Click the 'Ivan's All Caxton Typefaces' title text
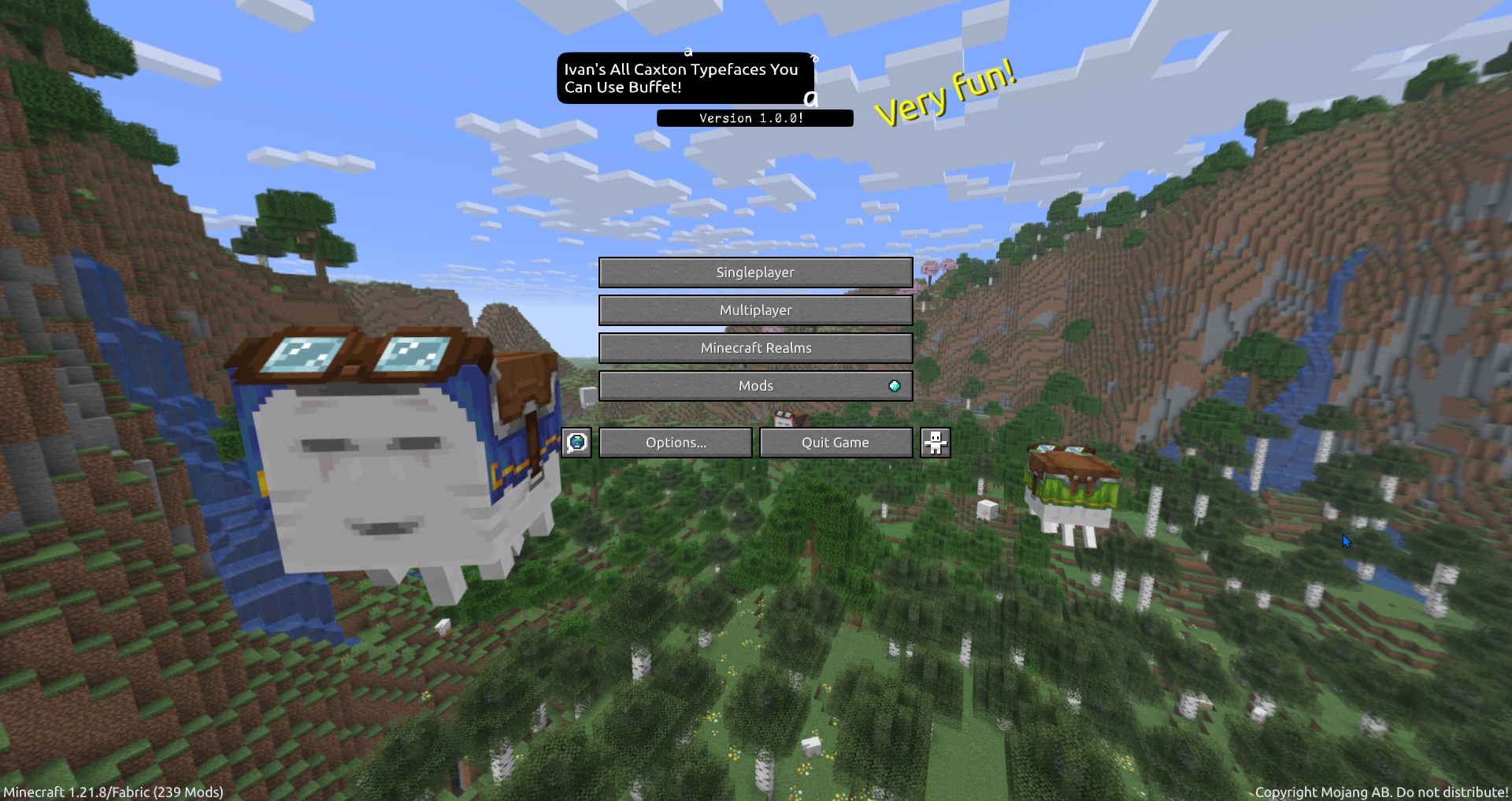Screen dimensions: 1512x801 click(684, 78)
